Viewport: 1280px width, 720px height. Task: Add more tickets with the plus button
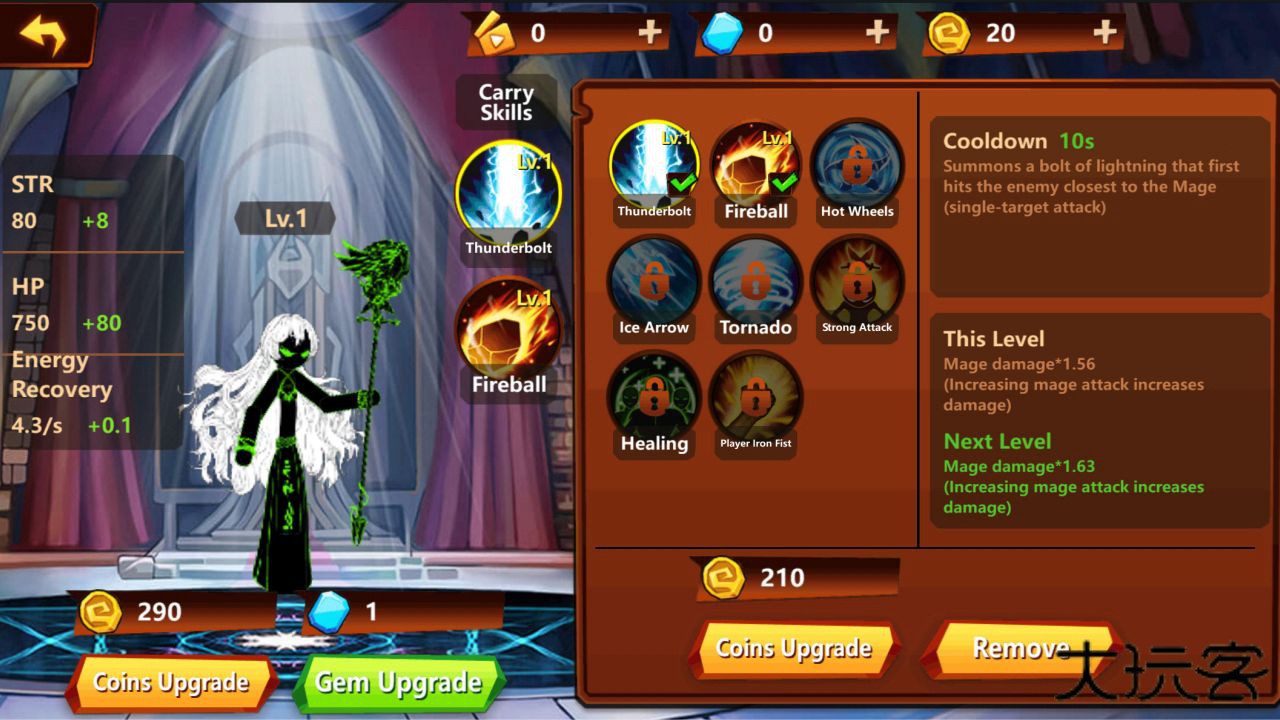coord(650,33)
